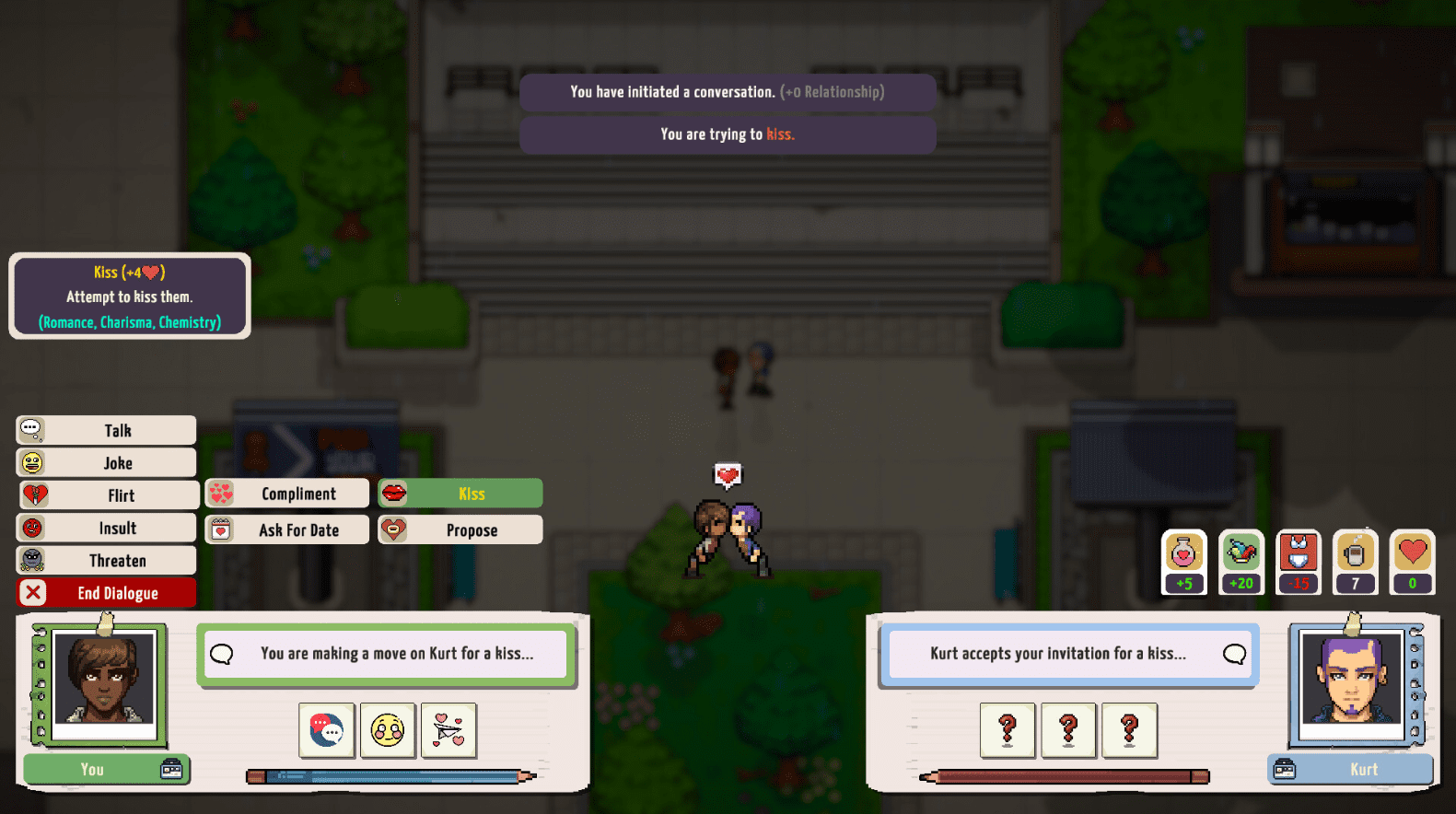Click the speech bubbles trait icon
The image size is (1456, 814).
(x=327, y=730)
